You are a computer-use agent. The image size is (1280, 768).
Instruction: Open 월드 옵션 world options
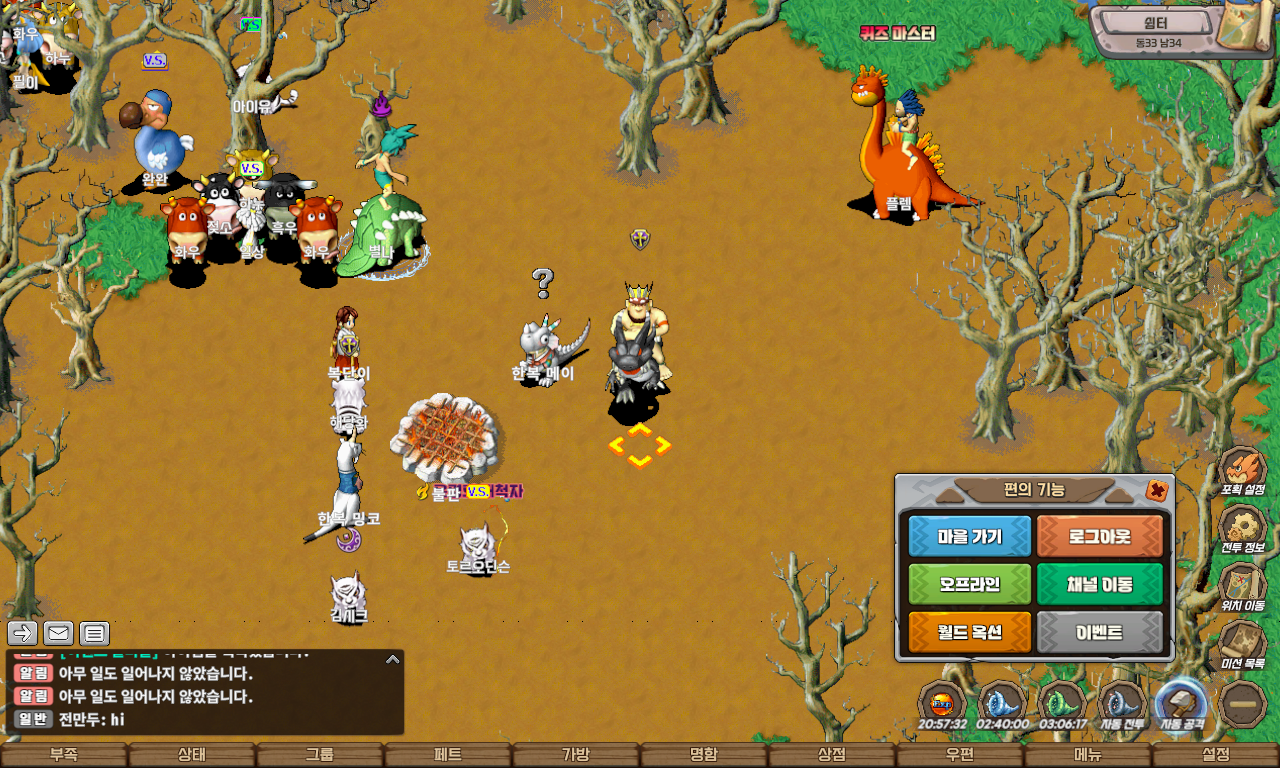[x=969, y=632]
